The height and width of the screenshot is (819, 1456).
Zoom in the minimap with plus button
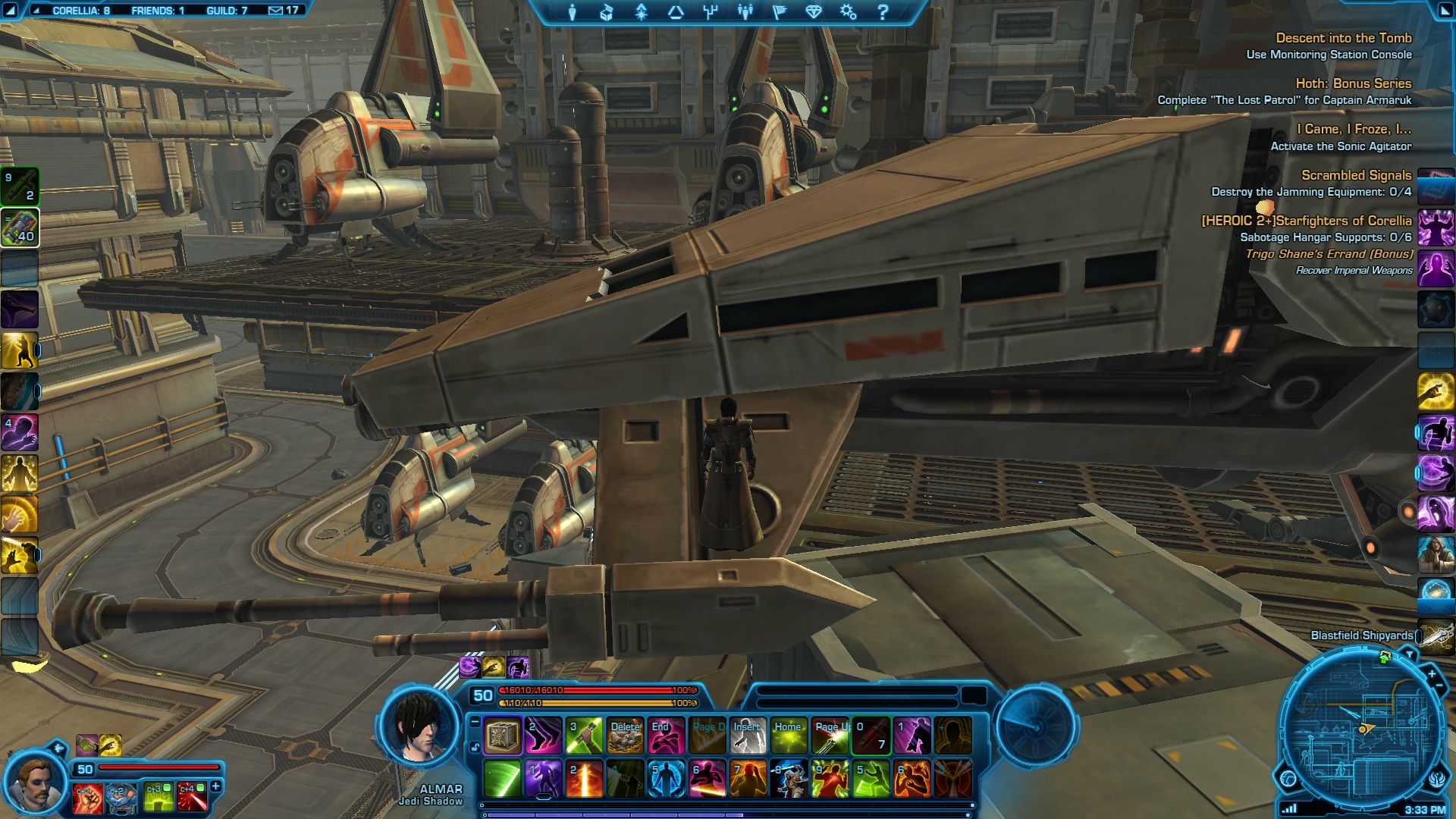point(1432,673)
